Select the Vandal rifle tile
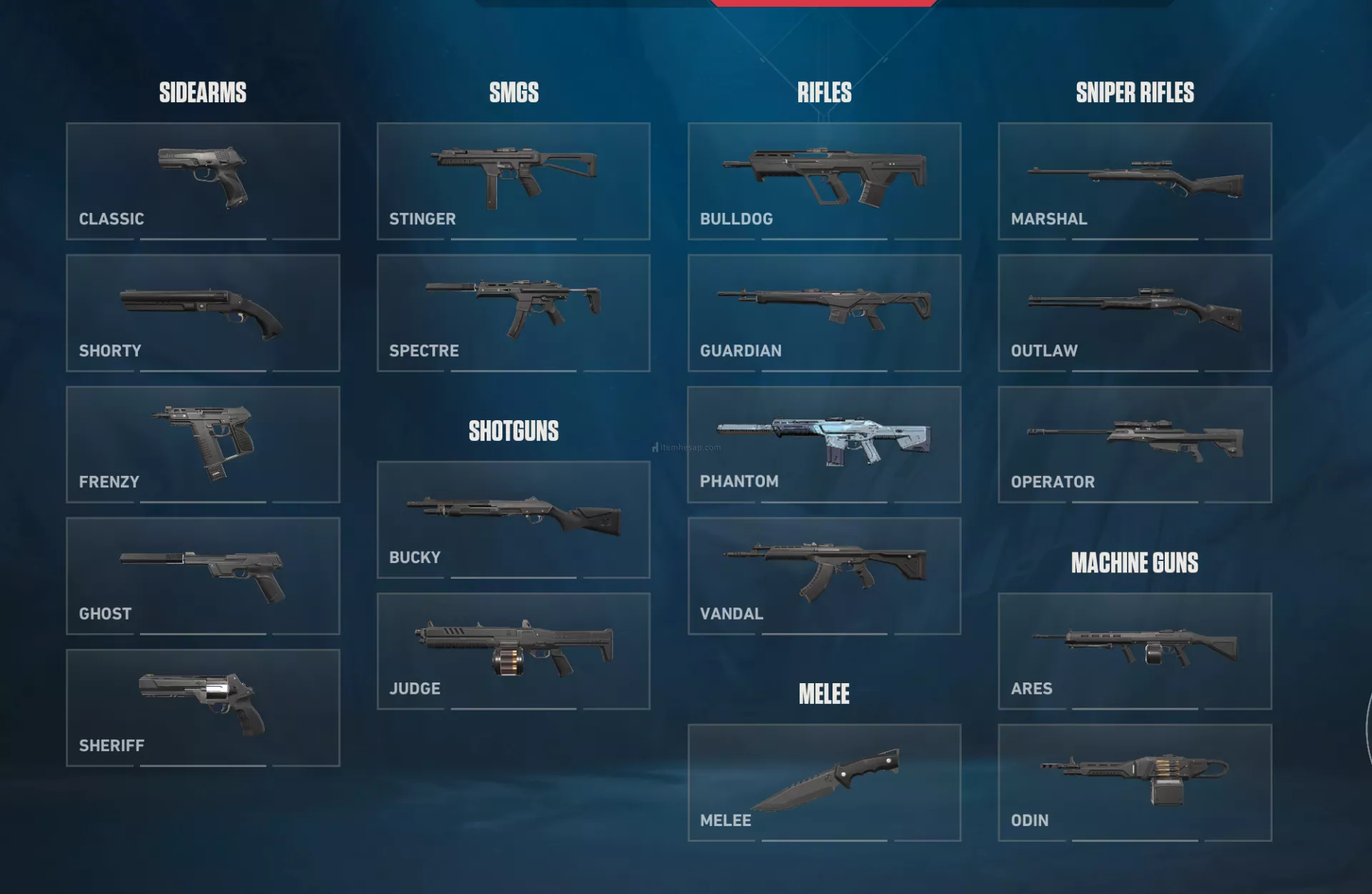1372x894 pixels. click(824, 576)
